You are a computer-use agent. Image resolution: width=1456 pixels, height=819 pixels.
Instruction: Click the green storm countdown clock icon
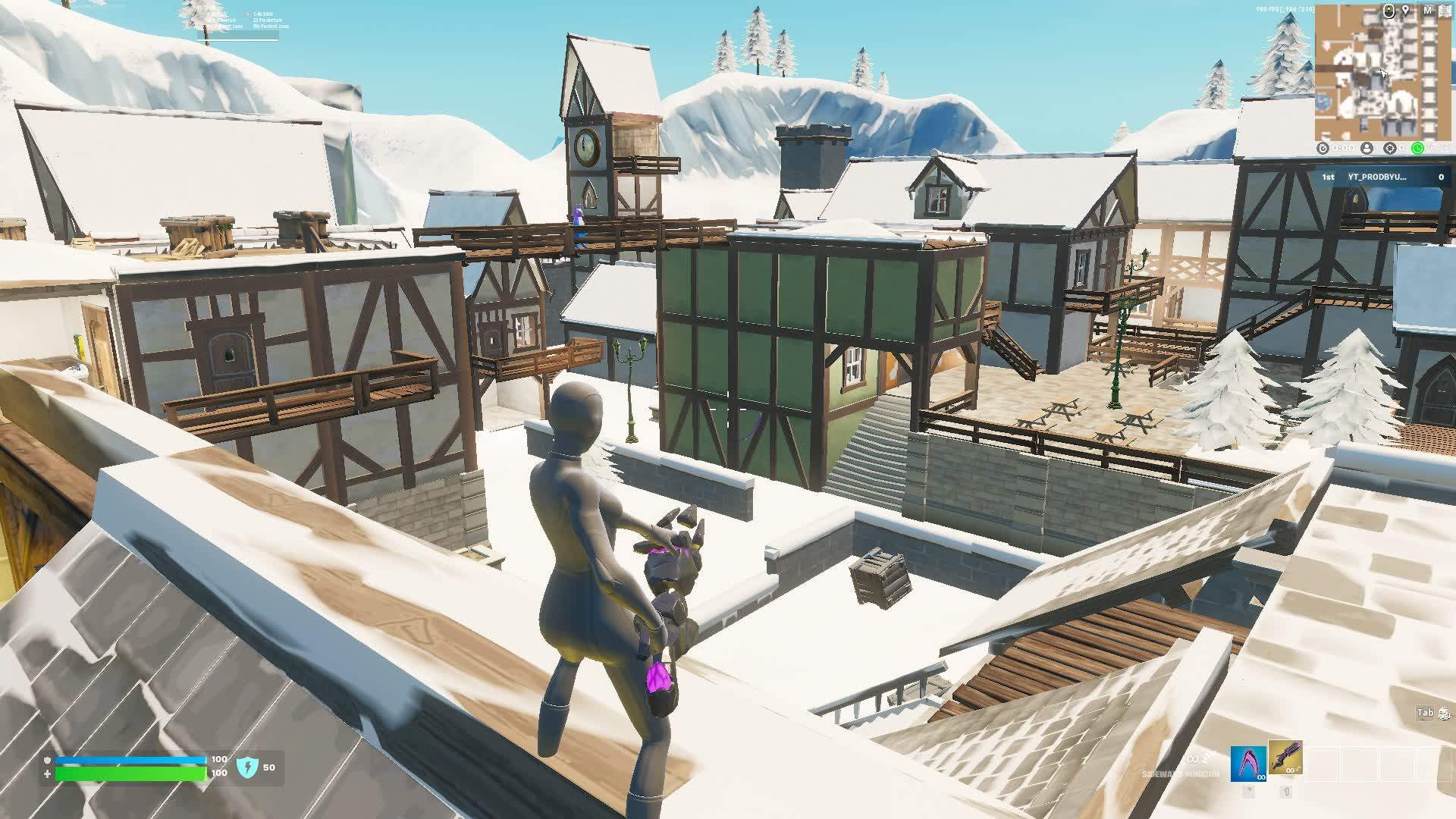(1418, 147)
